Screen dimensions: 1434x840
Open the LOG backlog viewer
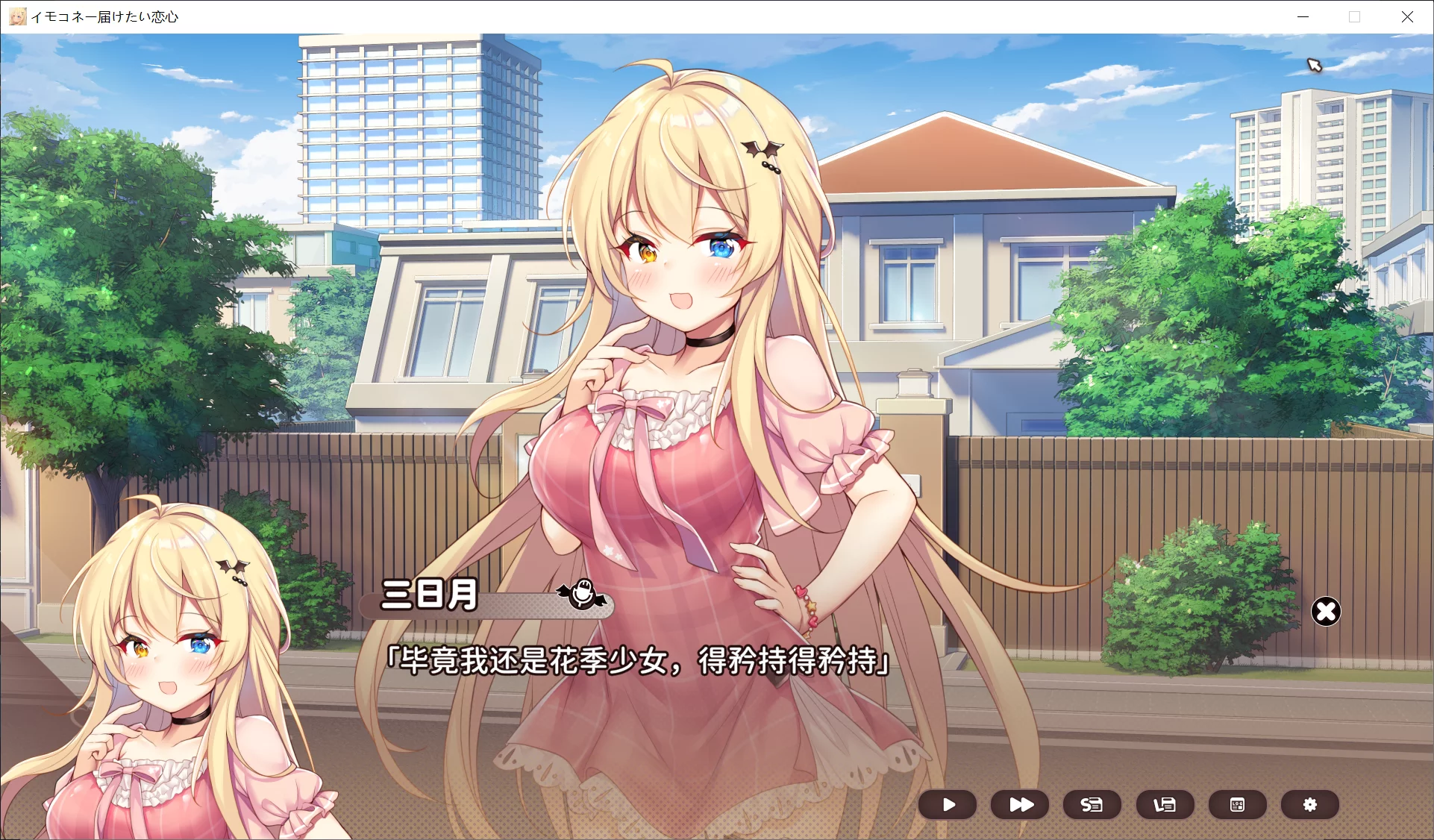point(1237,805)
